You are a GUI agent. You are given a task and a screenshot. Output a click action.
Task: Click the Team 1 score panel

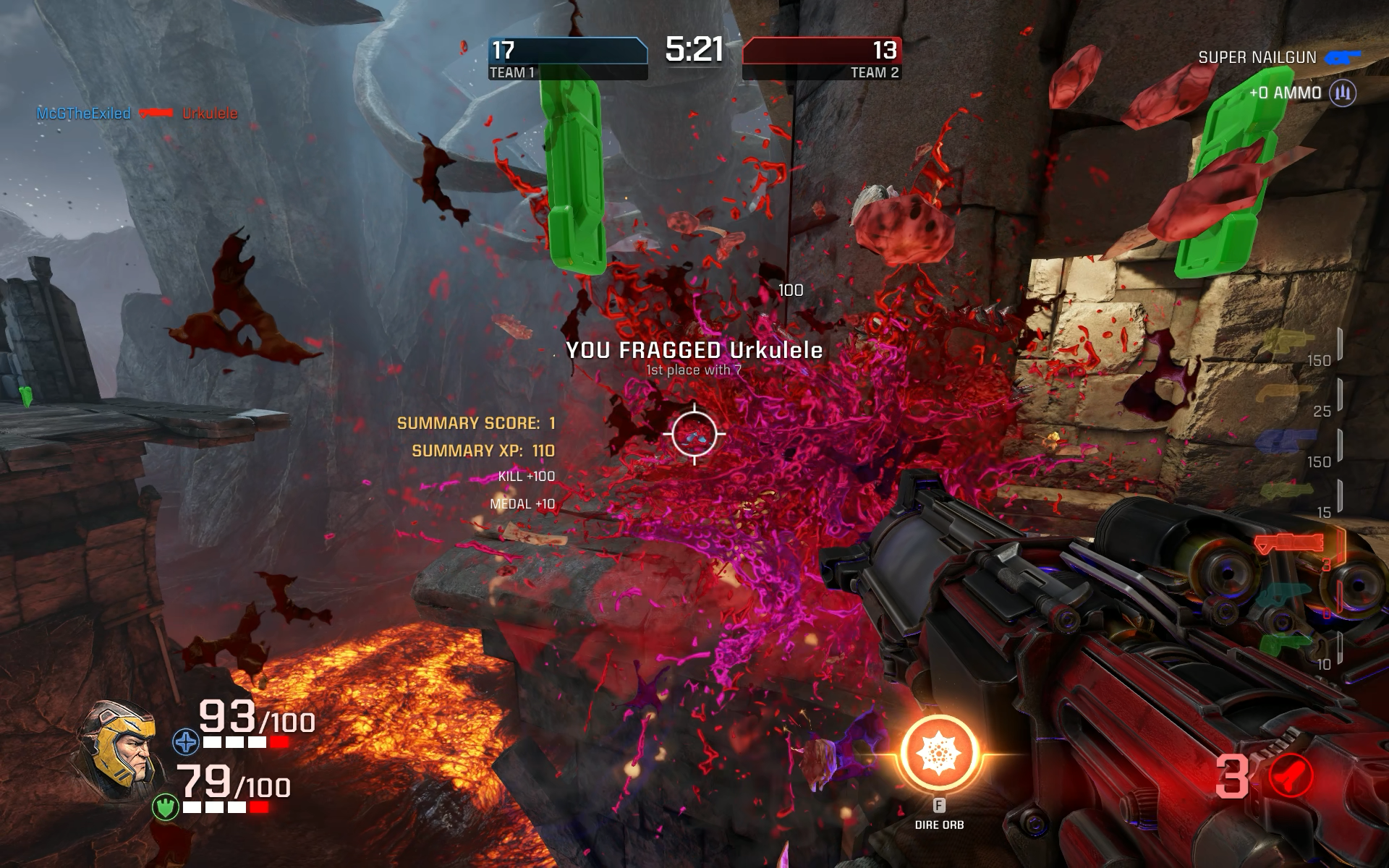pyautogui.click(x=567, y=58)
